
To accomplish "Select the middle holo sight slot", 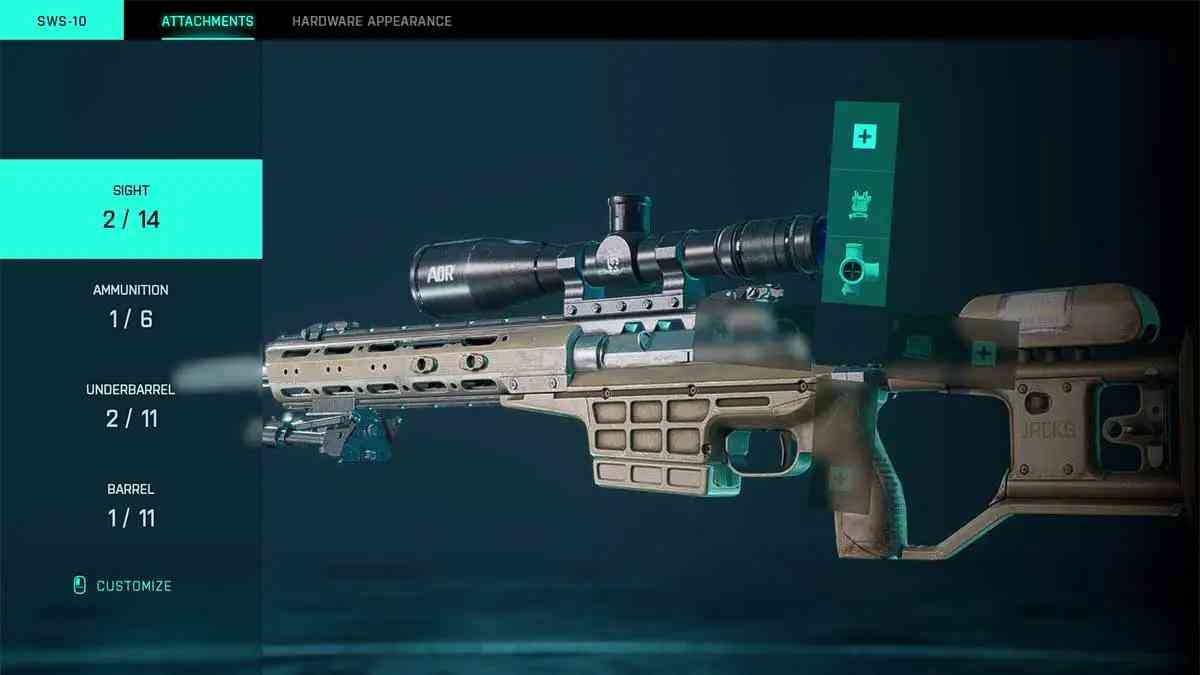I will (860, 204).
